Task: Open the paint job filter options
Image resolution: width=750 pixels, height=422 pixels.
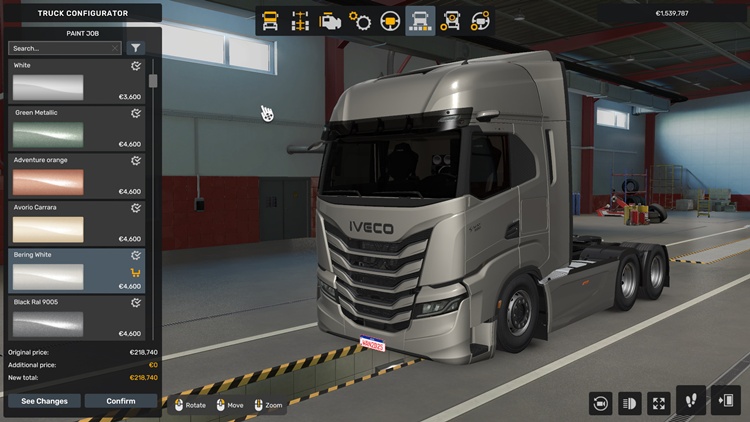Action: [136, 48]
